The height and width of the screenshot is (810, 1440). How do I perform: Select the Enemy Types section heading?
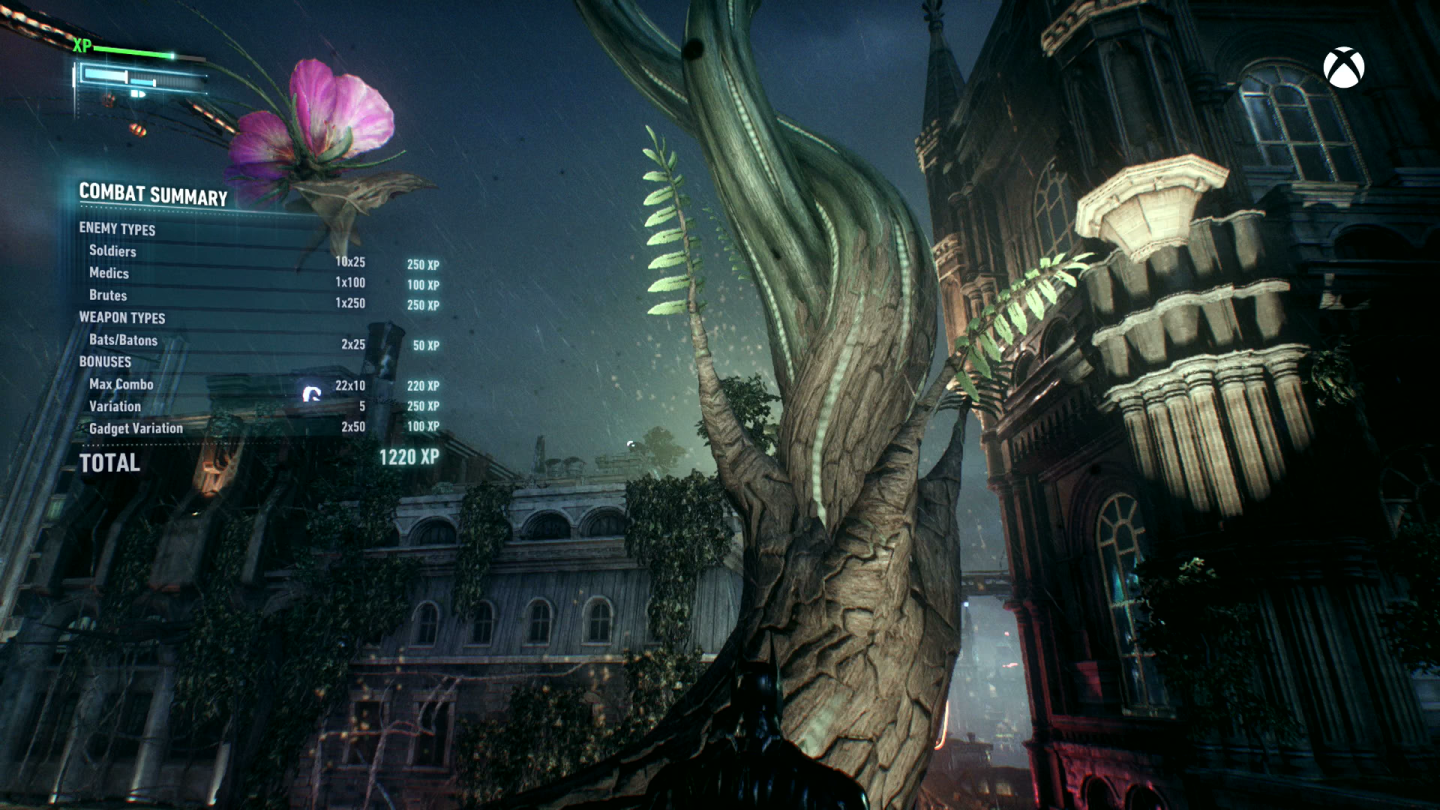(x=118, y=229)
